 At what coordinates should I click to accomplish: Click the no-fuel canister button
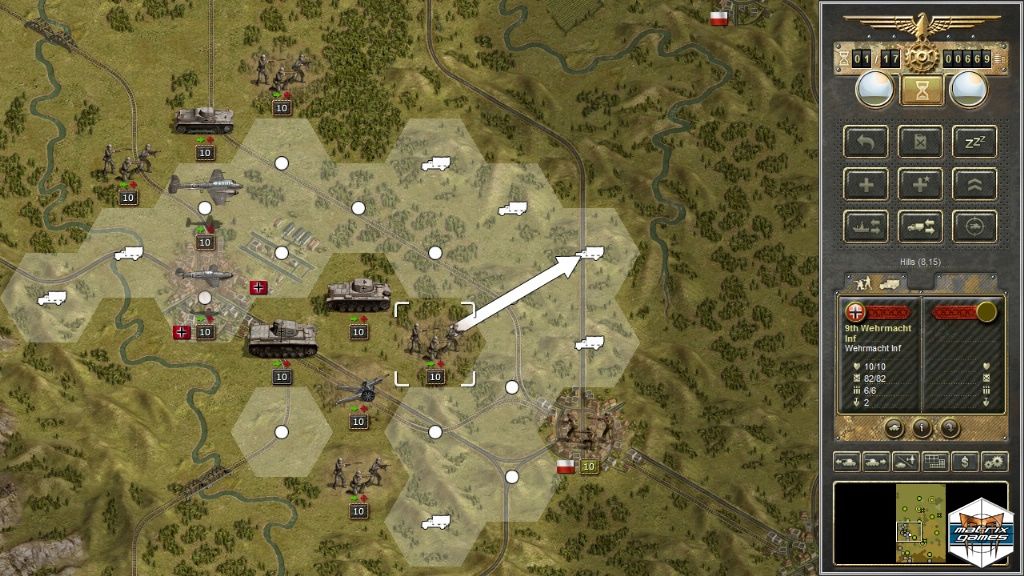point(920,141)
